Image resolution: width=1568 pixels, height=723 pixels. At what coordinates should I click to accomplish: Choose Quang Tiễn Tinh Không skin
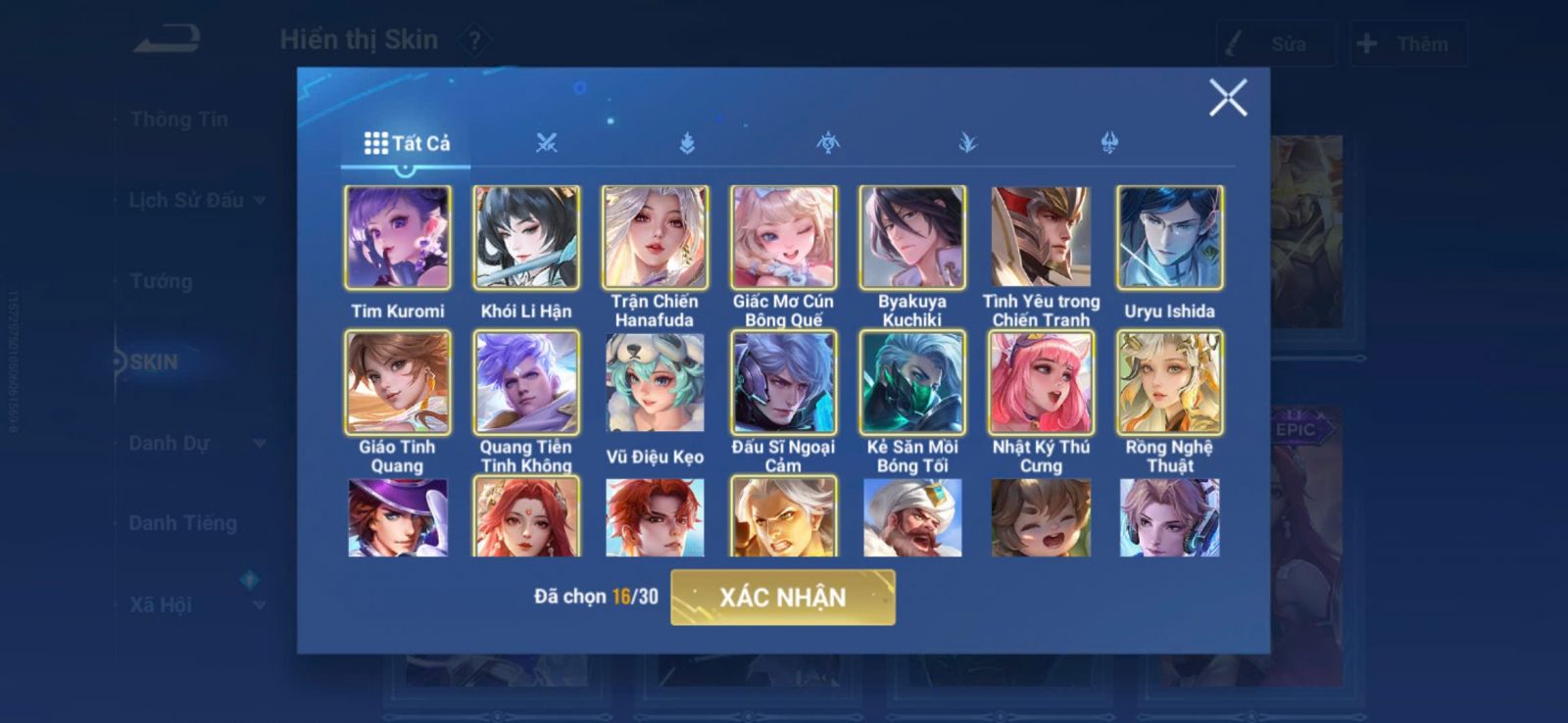tap(526, 383)
